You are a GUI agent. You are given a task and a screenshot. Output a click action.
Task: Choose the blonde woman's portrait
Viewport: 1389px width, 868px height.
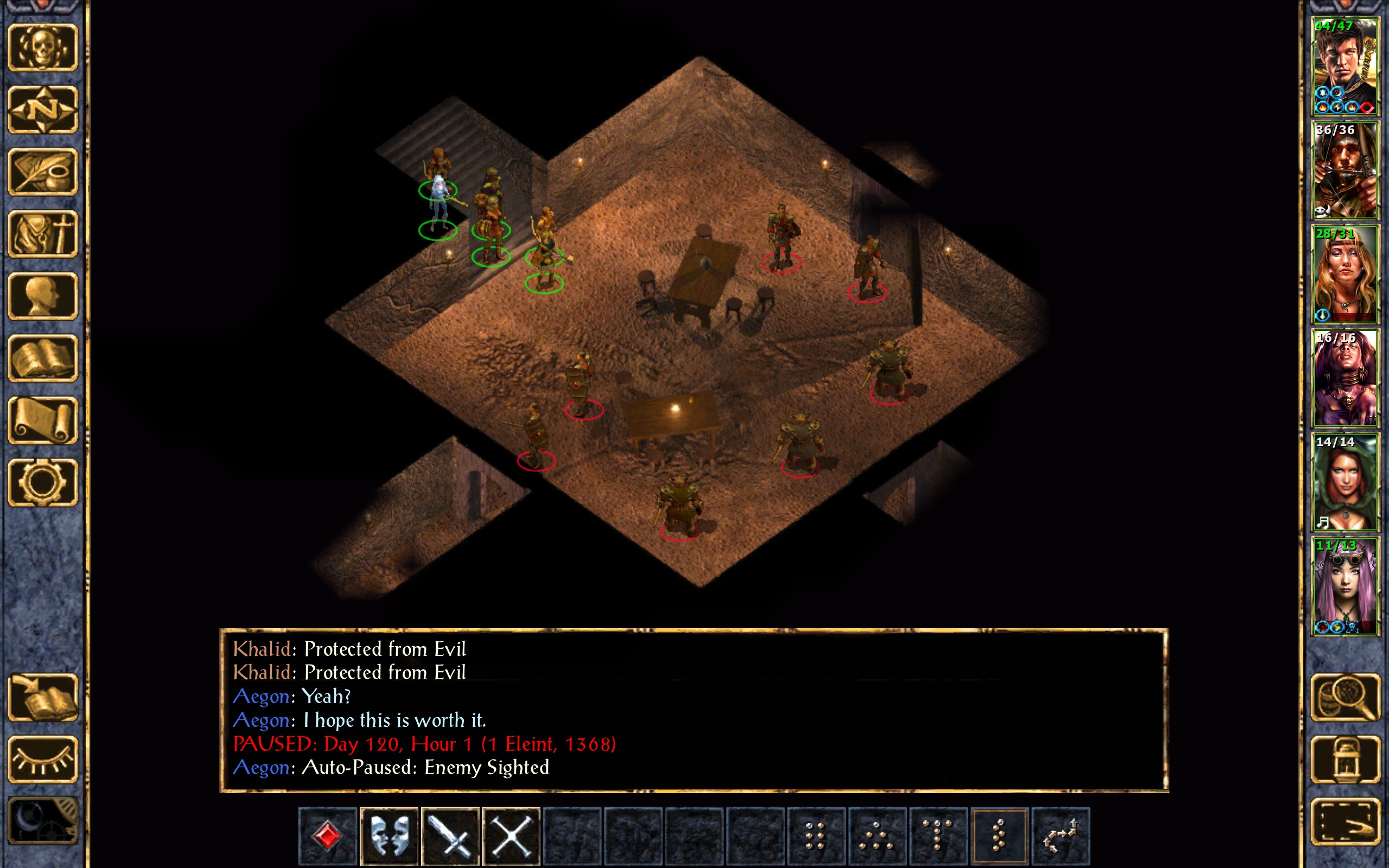[1344, 275]
